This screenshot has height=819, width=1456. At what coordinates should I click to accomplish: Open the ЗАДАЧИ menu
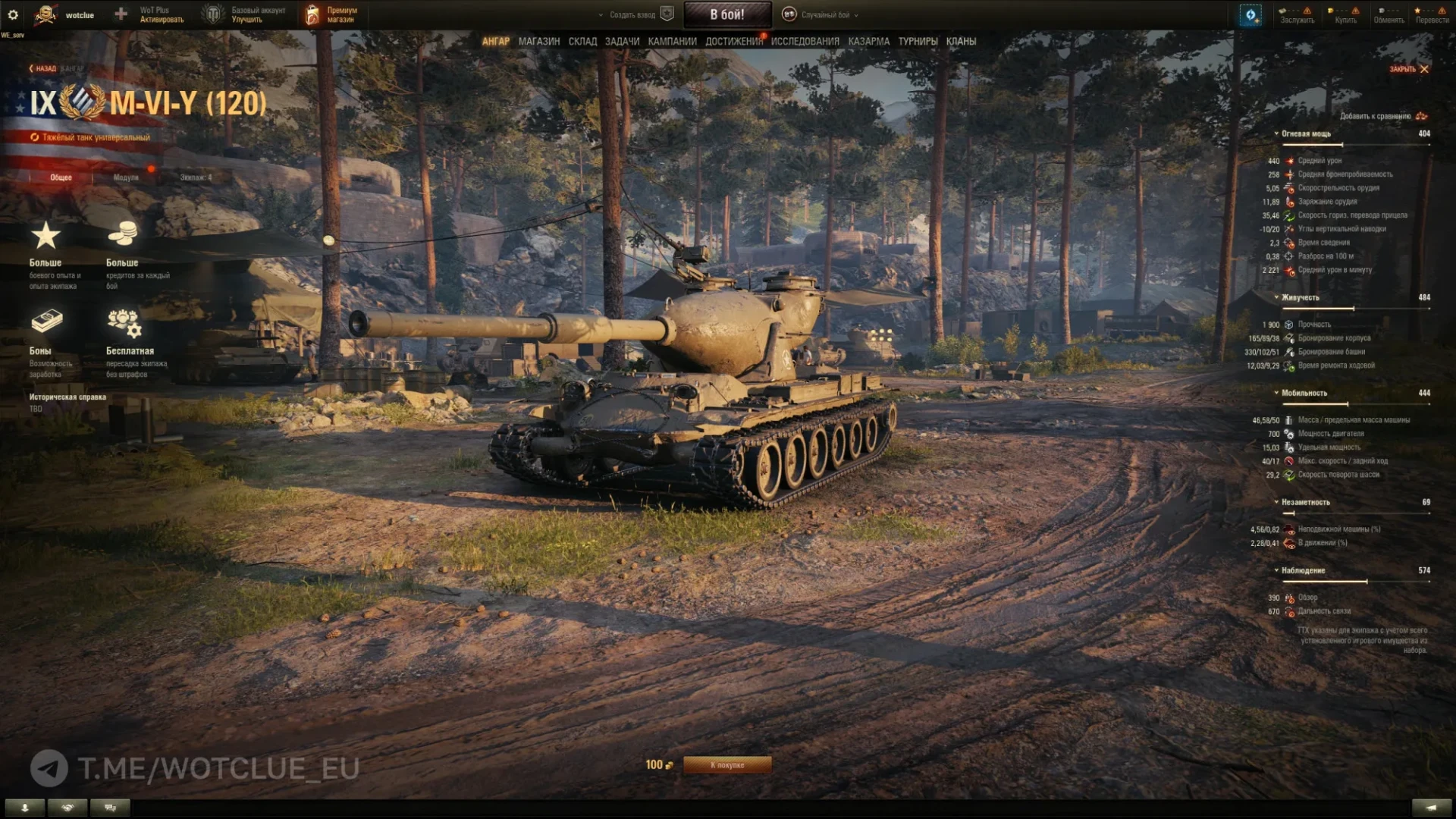point(622,42)
